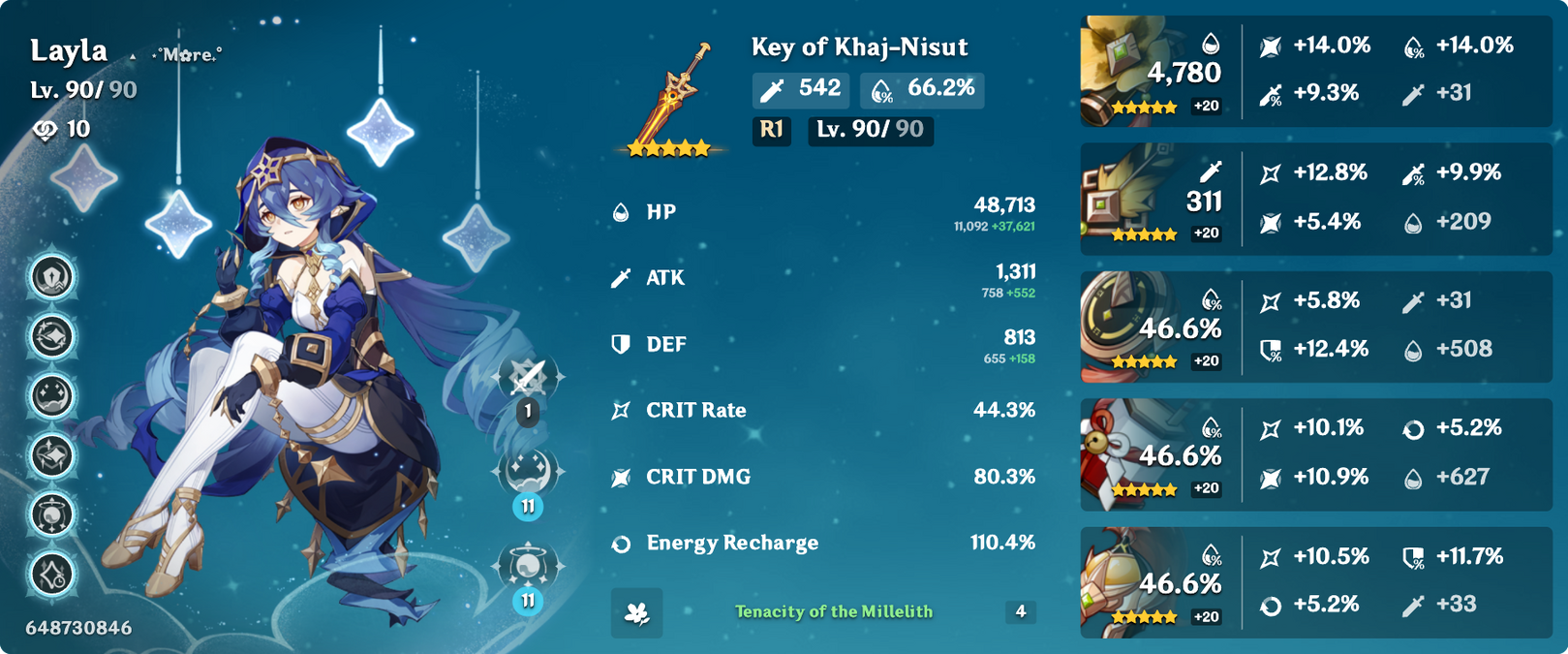Select the heart-and-star constellation icon
1568x654 pixels.
coord(52,455)
